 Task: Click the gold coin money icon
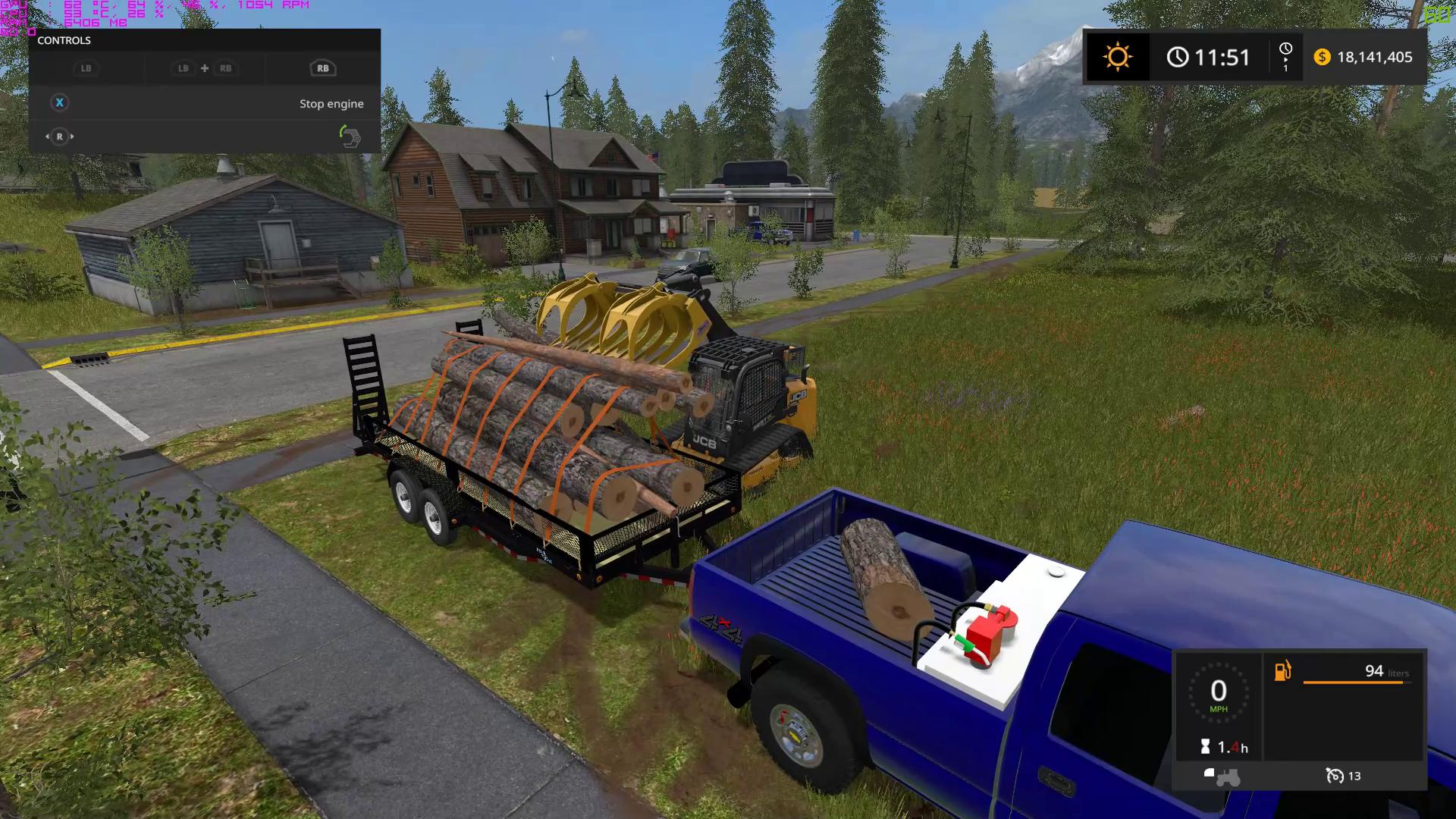1322,57
